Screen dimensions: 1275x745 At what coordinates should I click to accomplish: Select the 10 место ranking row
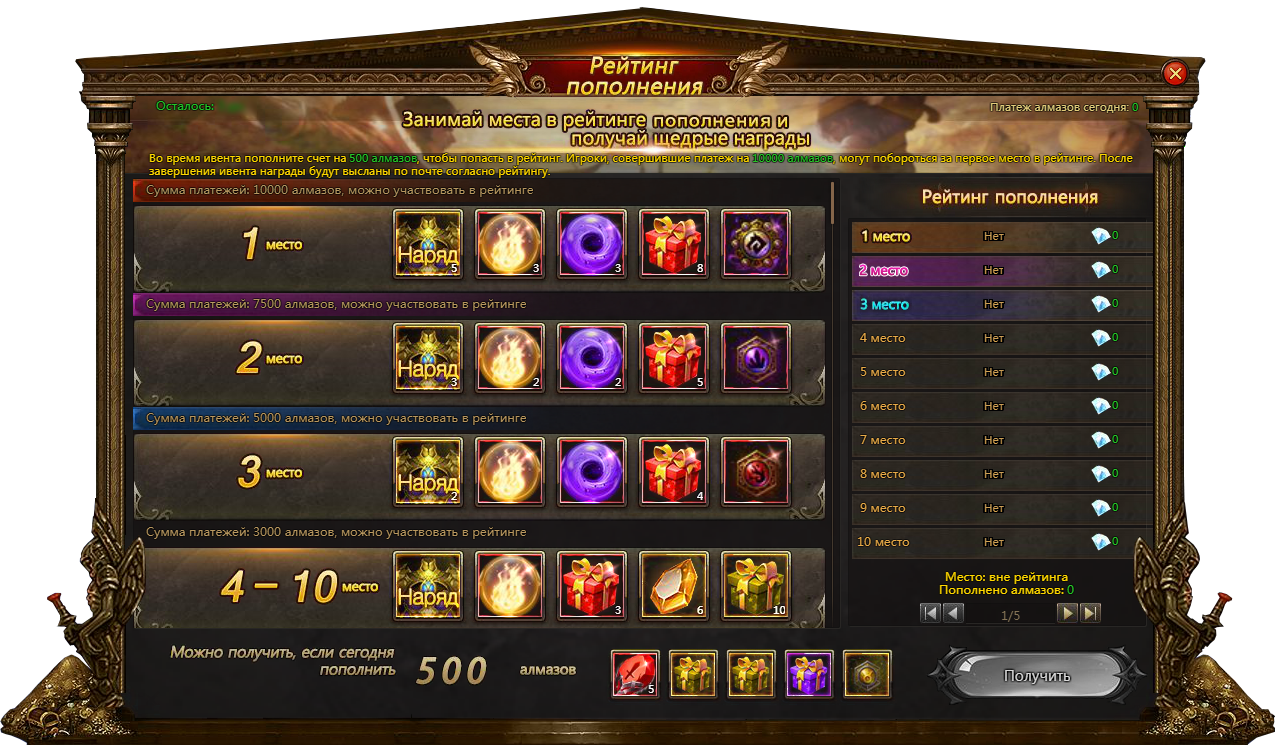tap(1000, 542)
